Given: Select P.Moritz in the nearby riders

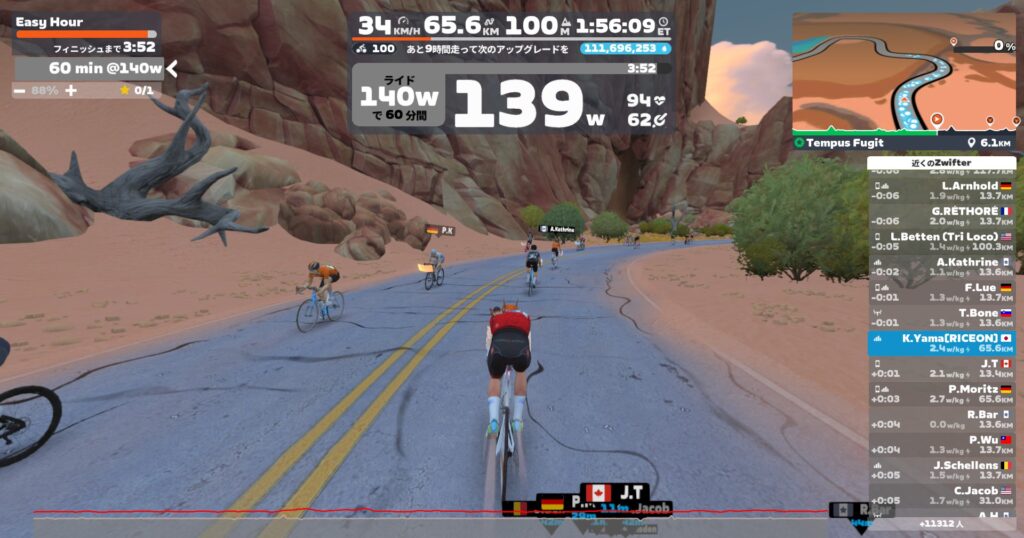Looking at the screenshot, I should click(942, 393).
